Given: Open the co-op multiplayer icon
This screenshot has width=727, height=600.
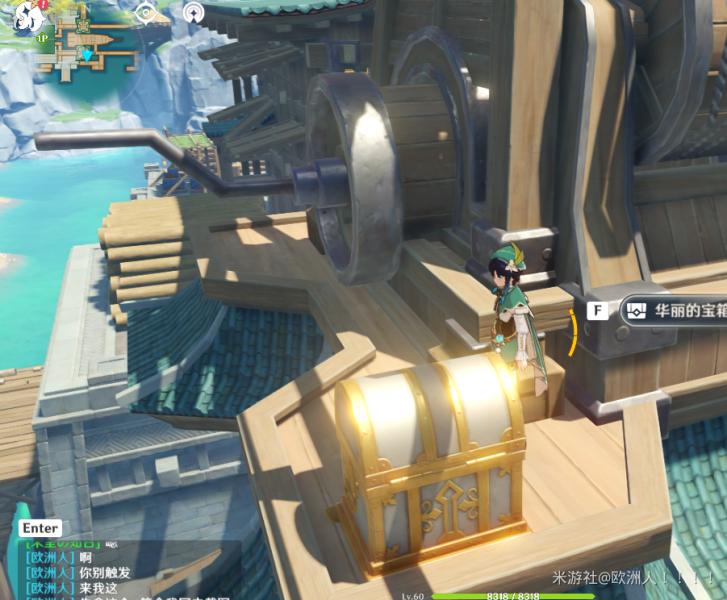Looking at the screenshot, I should [x=194, y=13].
